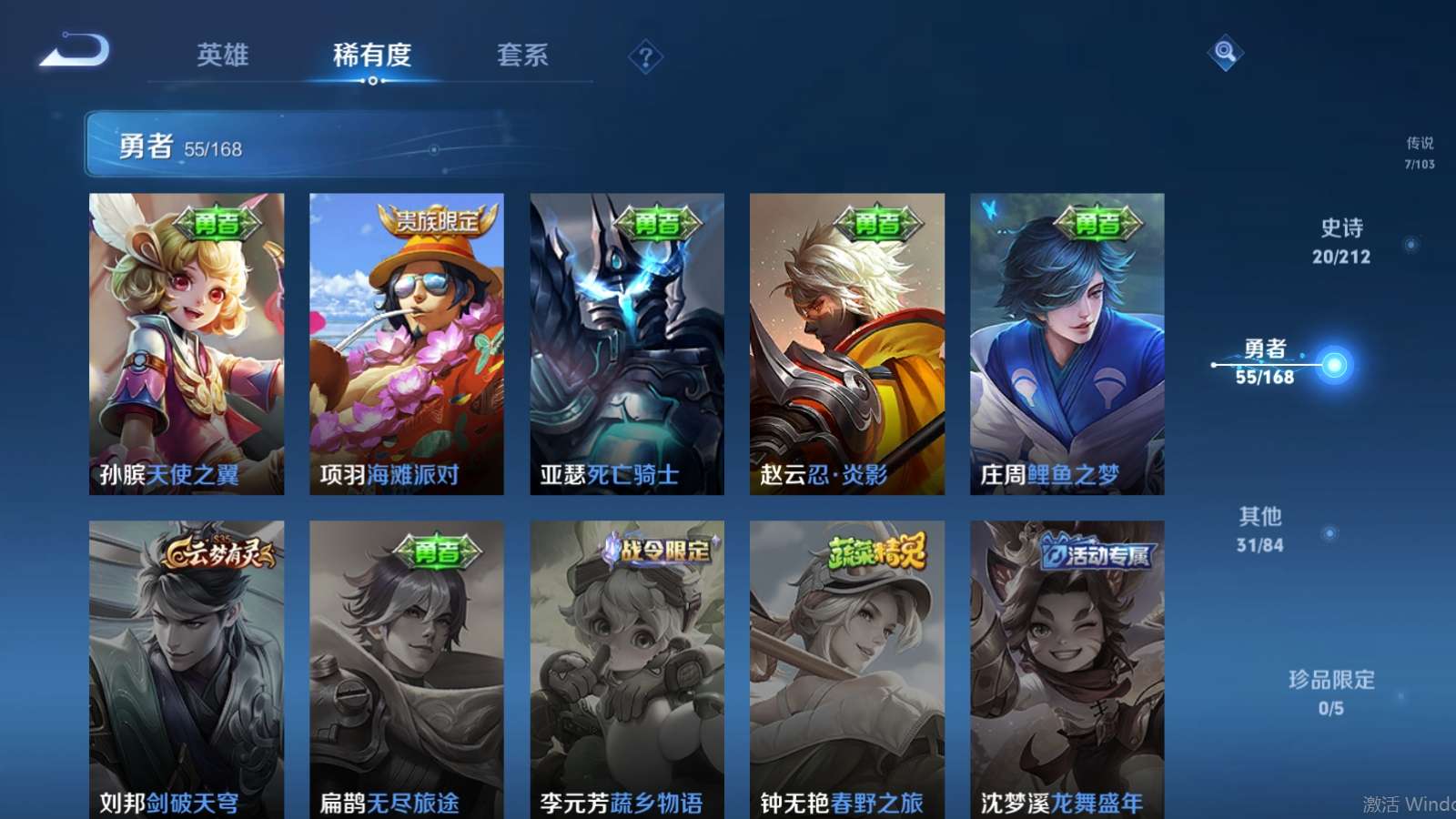Select the 勇者 rarity in the sidebar
1456x819 pixels.
click(1265, 362)
